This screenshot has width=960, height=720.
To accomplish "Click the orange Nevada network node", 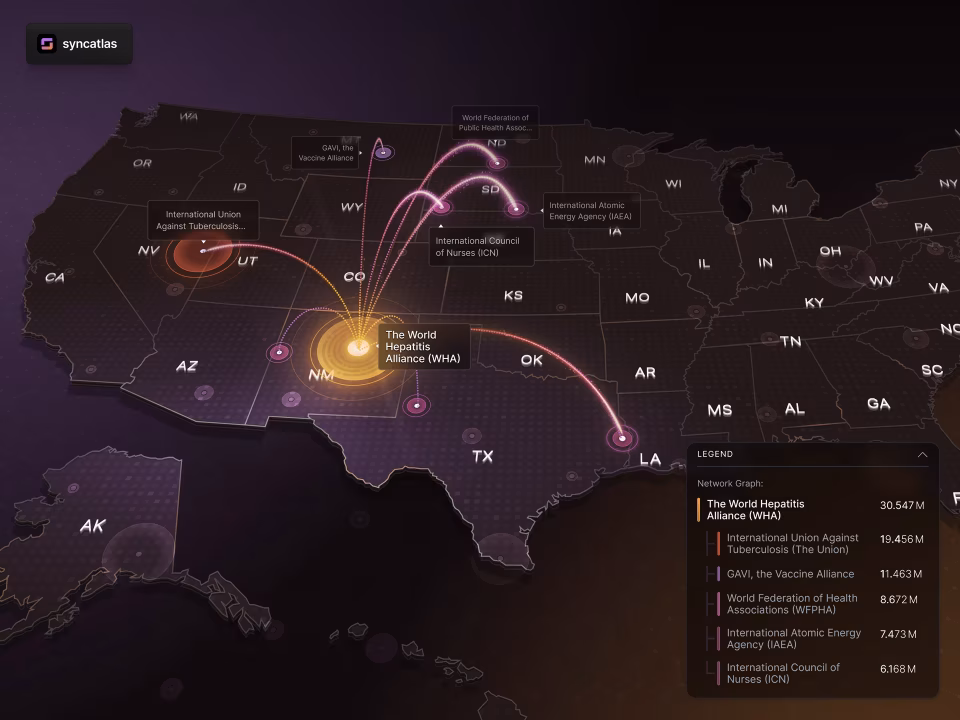I will pos(202,251).
